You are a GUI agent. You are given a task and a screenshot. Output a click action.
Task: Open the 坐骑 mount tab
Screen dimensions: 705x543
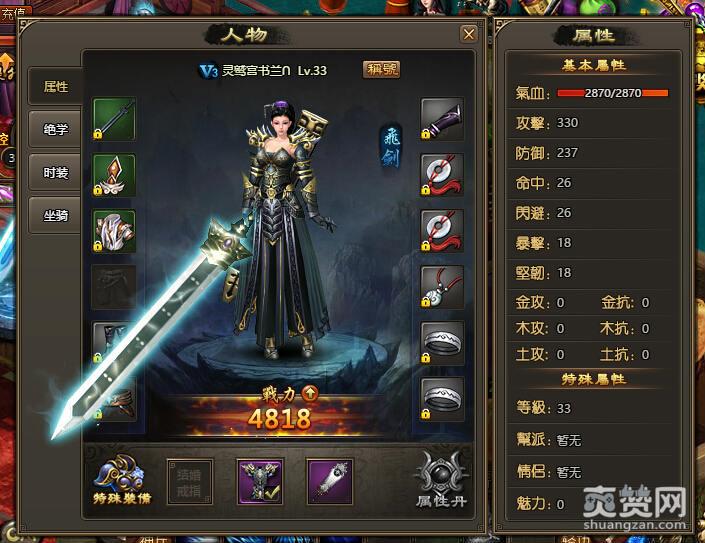click(x=56, y=215)
